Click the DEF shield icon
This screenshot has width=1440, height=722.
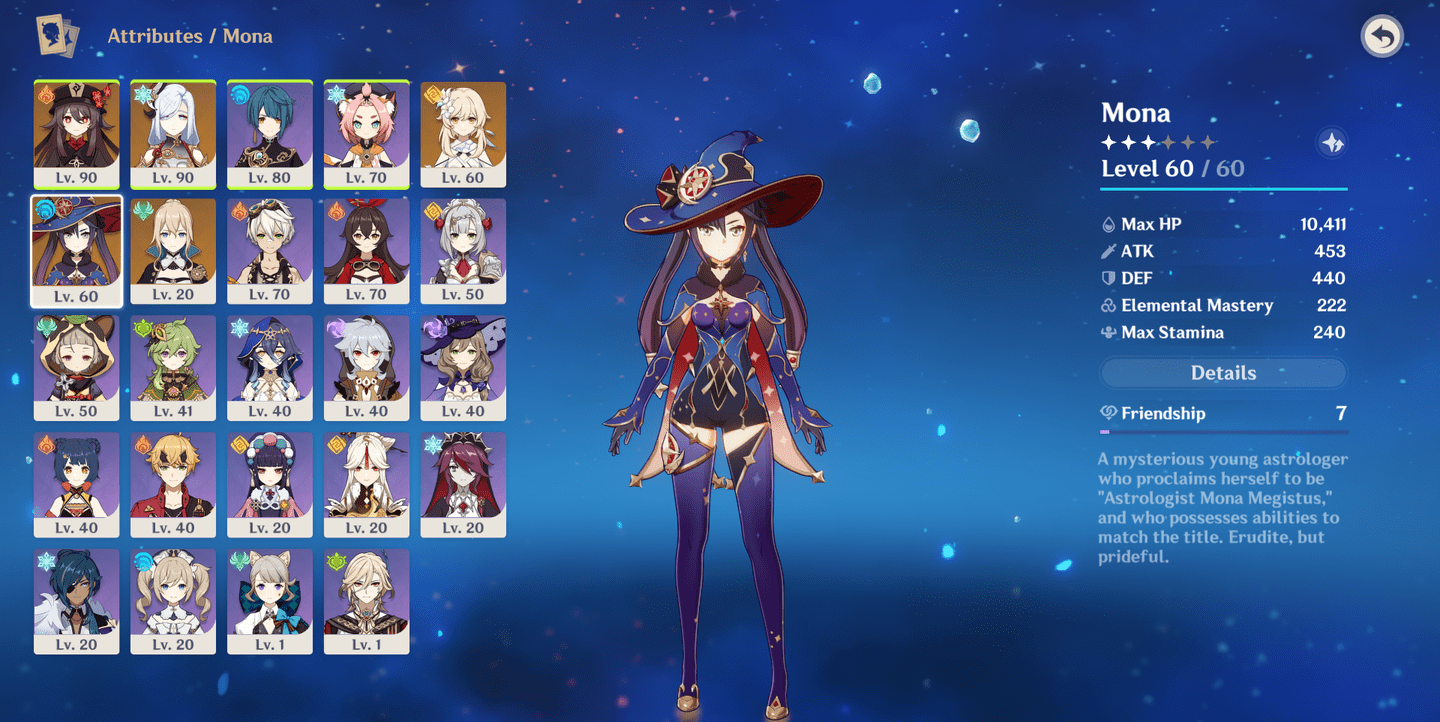[1110, 278]
